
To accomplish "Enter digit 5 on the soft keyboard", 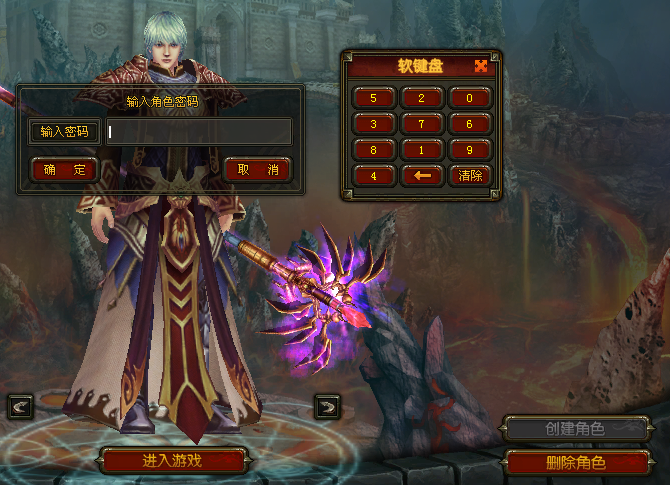I will coord(374,98).
